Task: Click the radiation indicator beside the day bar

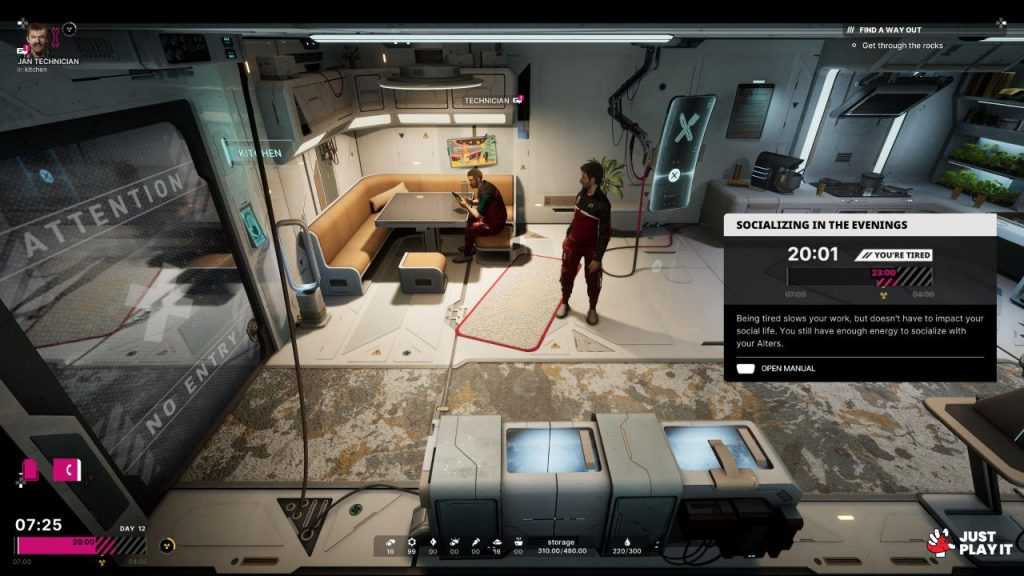Action: coord(167,546)
